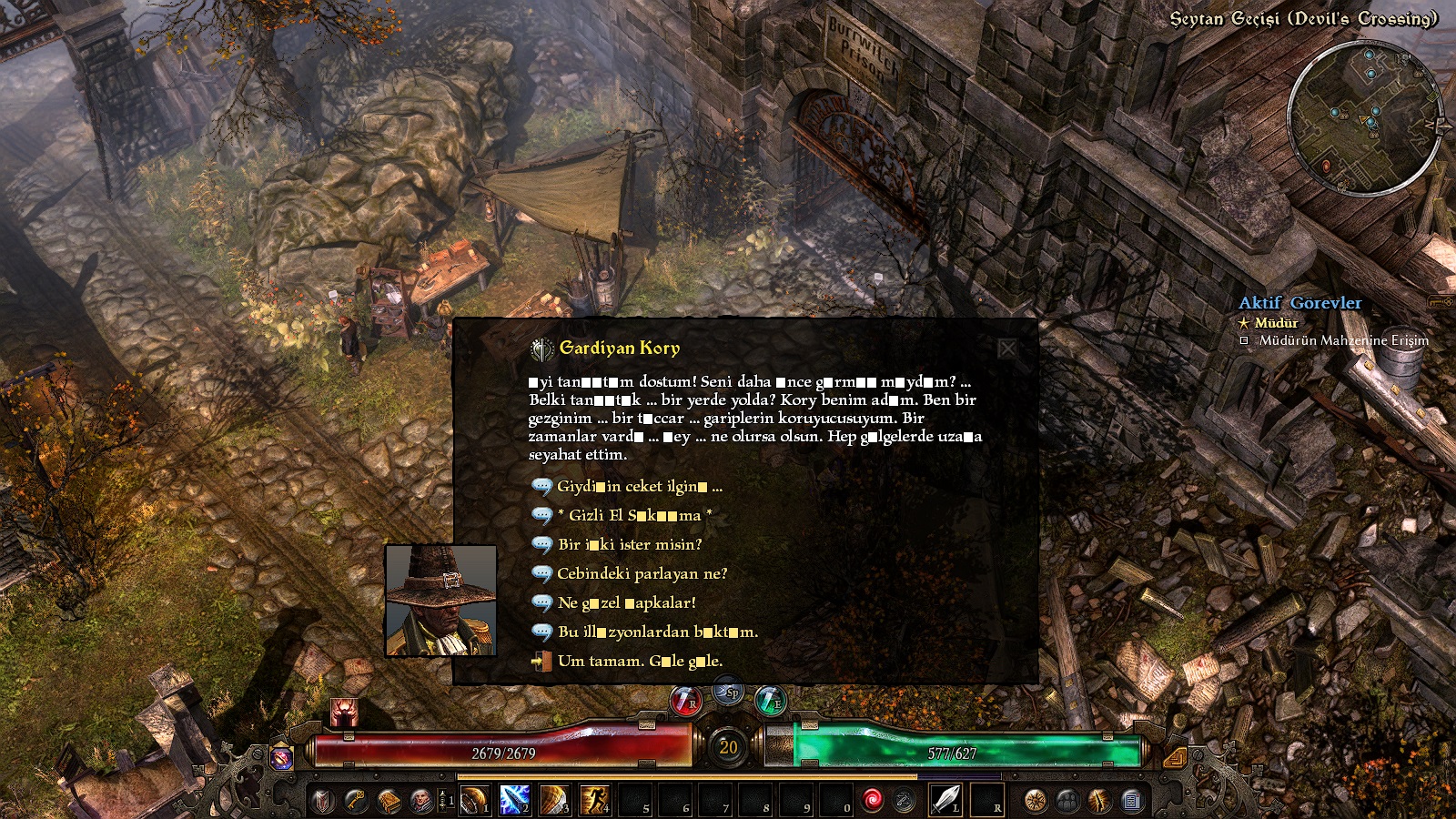Select the '* Gizli El …' dialogue option
The height and width of the screenshot is (819, 1456).
pyautogui.click(x=634, y=516)
